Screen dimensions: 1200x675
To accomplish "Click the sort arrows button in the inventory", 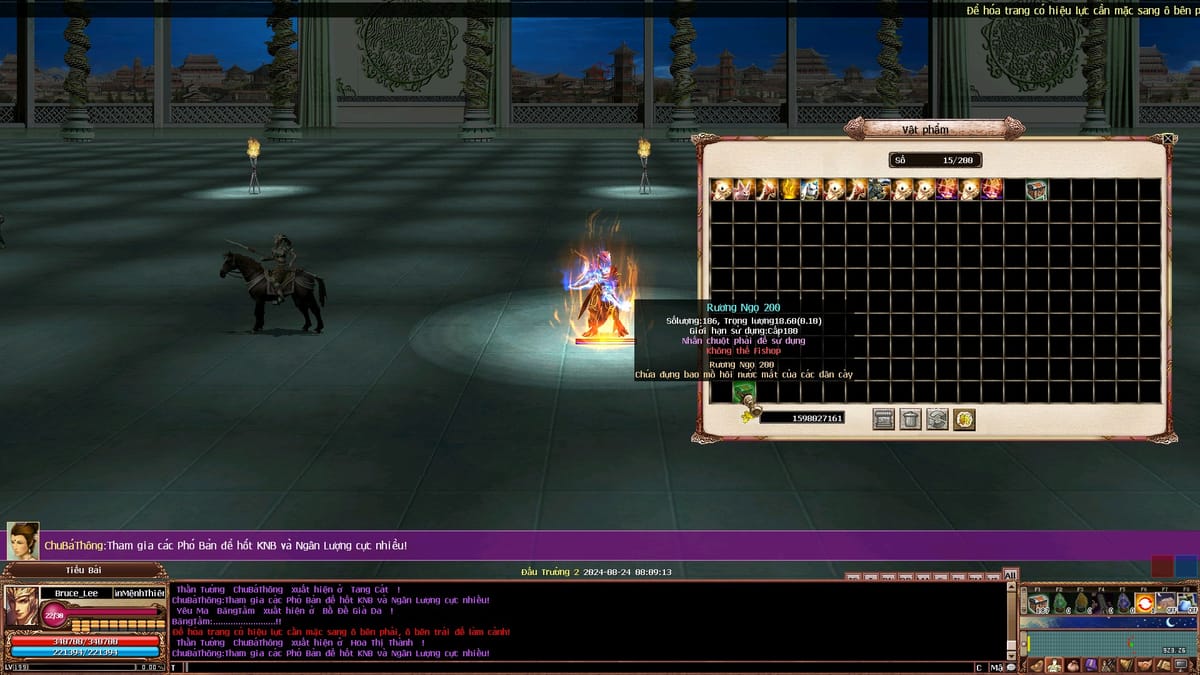I will [x=937, y=419].
